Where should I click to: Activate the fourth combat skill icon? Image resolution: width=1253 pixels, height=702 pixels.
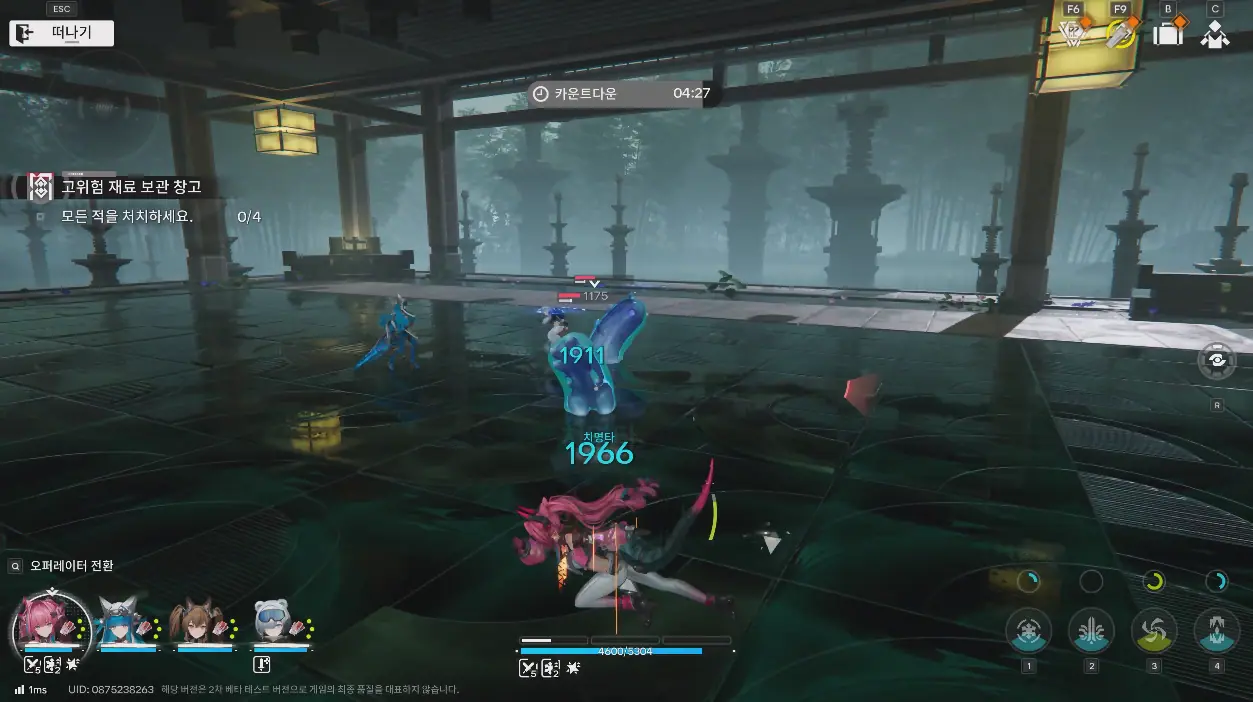coord(1216,631)
